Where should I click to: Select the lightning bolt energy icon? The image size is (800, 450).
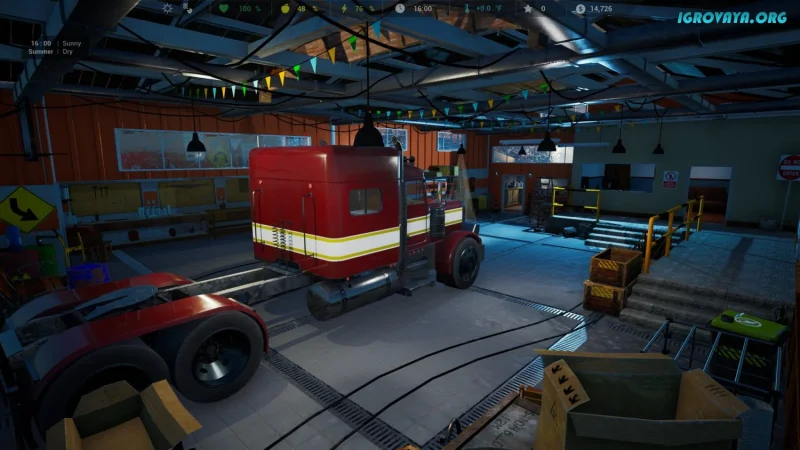click(x=343, y=8)
